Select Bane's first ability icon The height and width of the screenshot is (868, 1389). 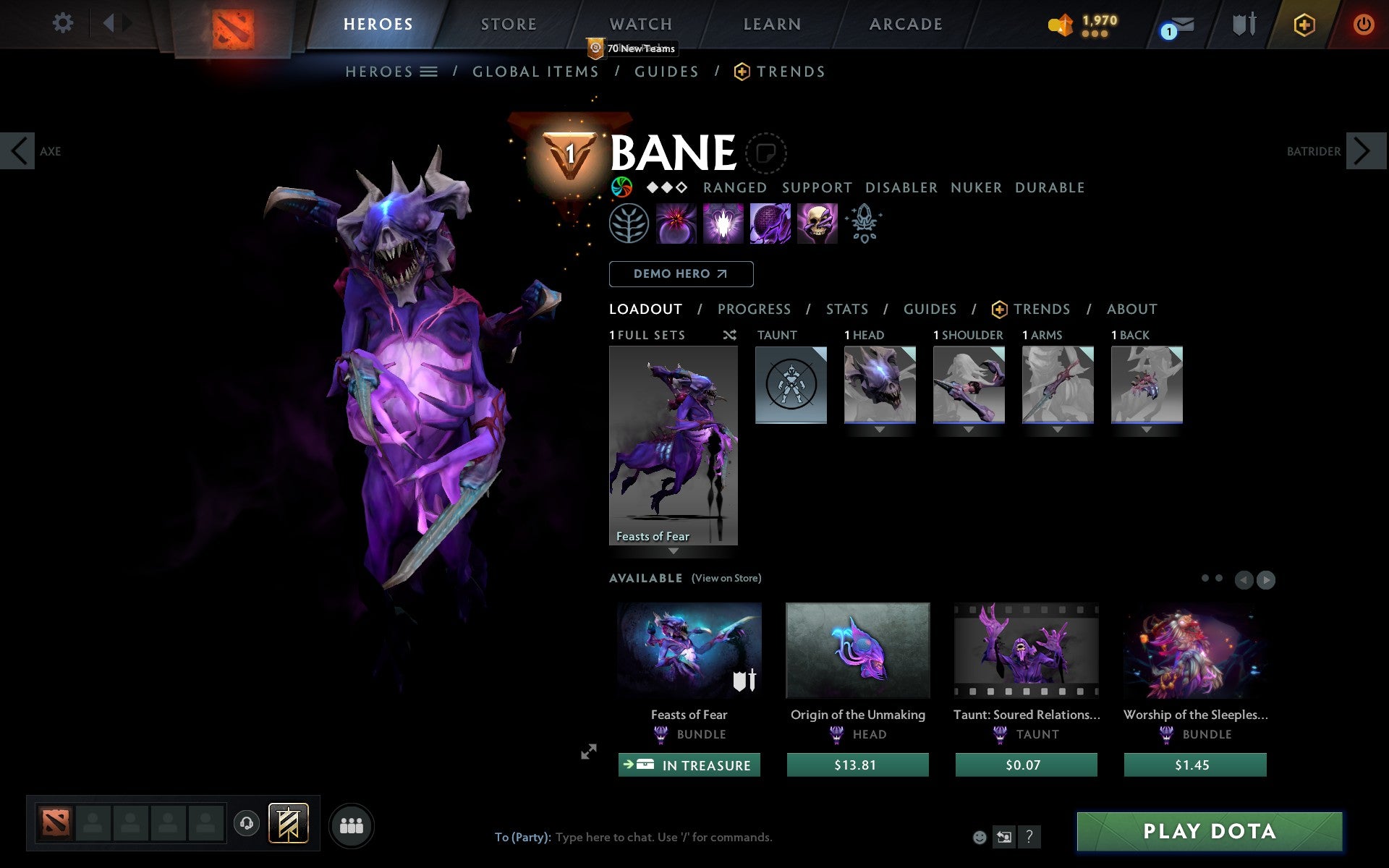point(676,224)
